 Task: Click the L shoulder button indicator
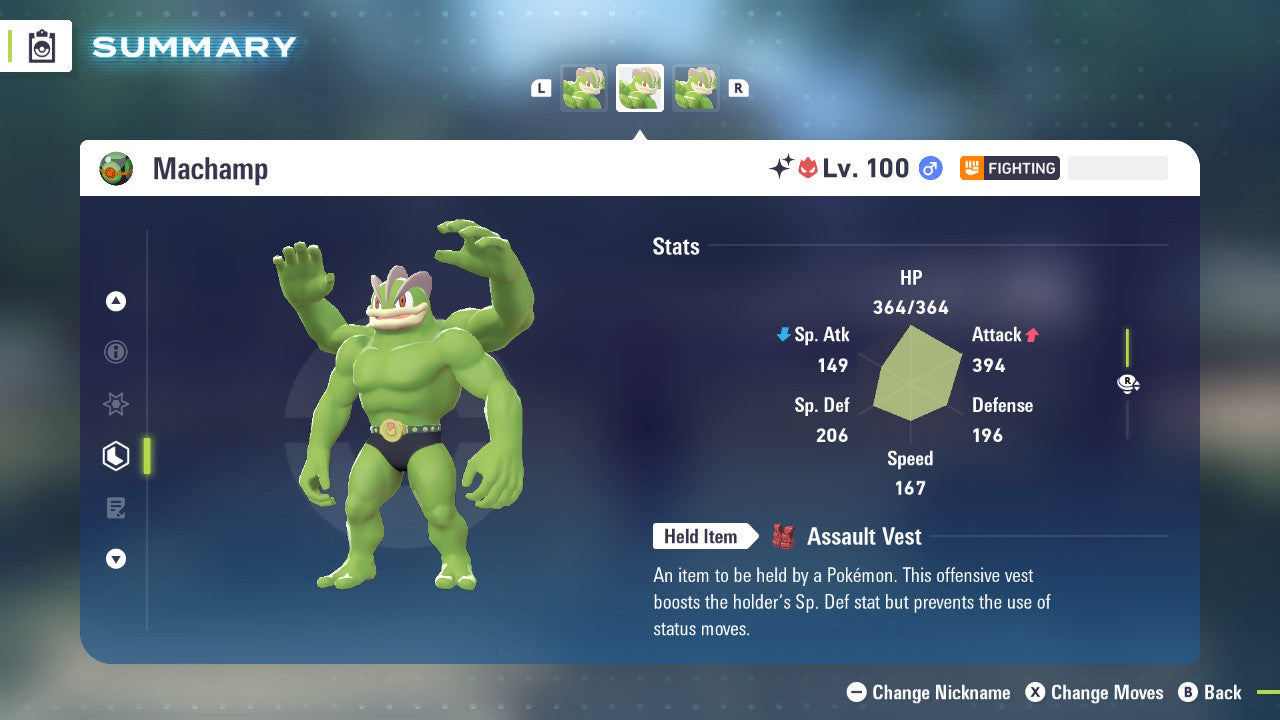[540, 88]
